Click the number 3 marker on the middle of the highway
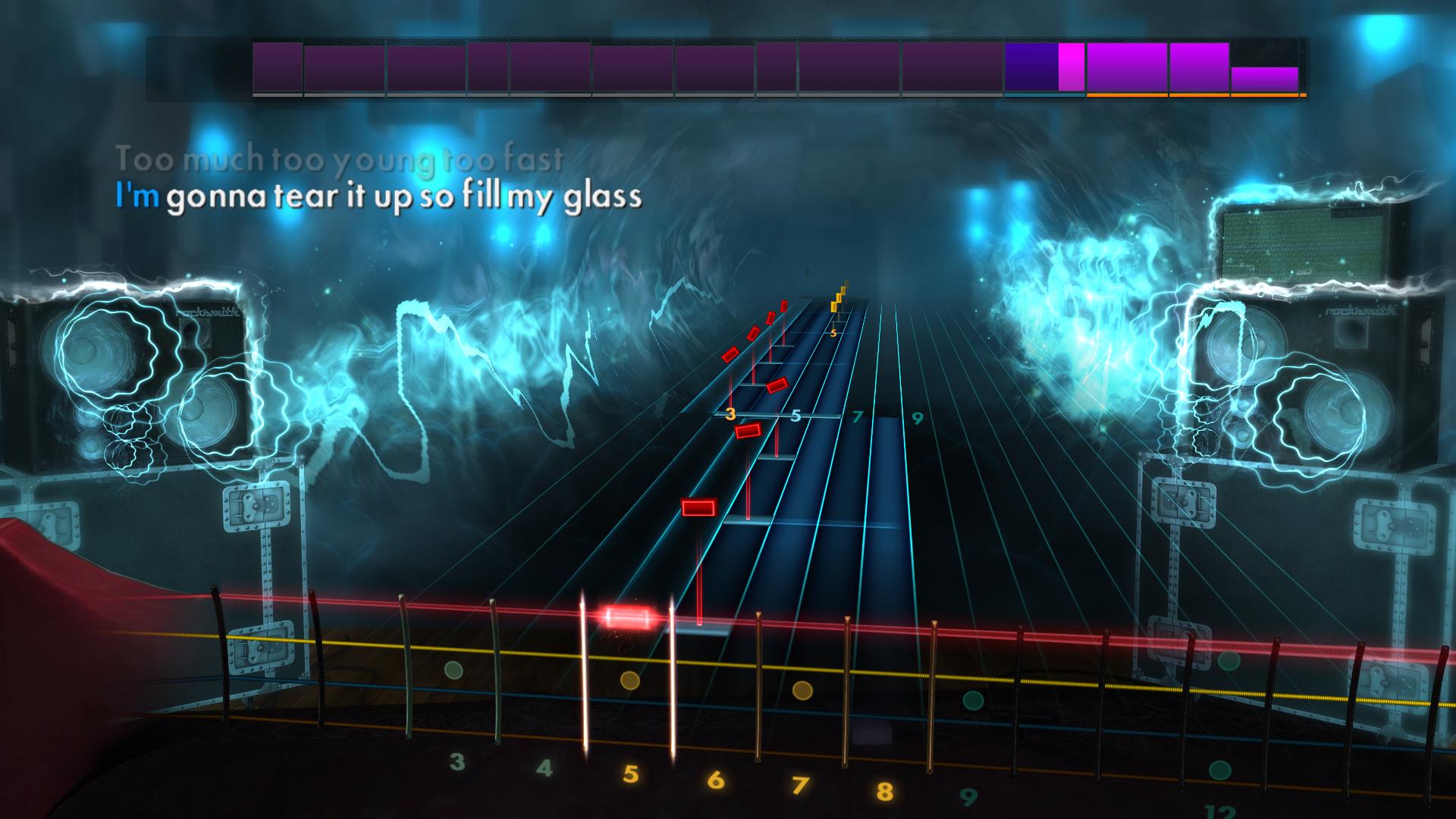 point(731,413)
